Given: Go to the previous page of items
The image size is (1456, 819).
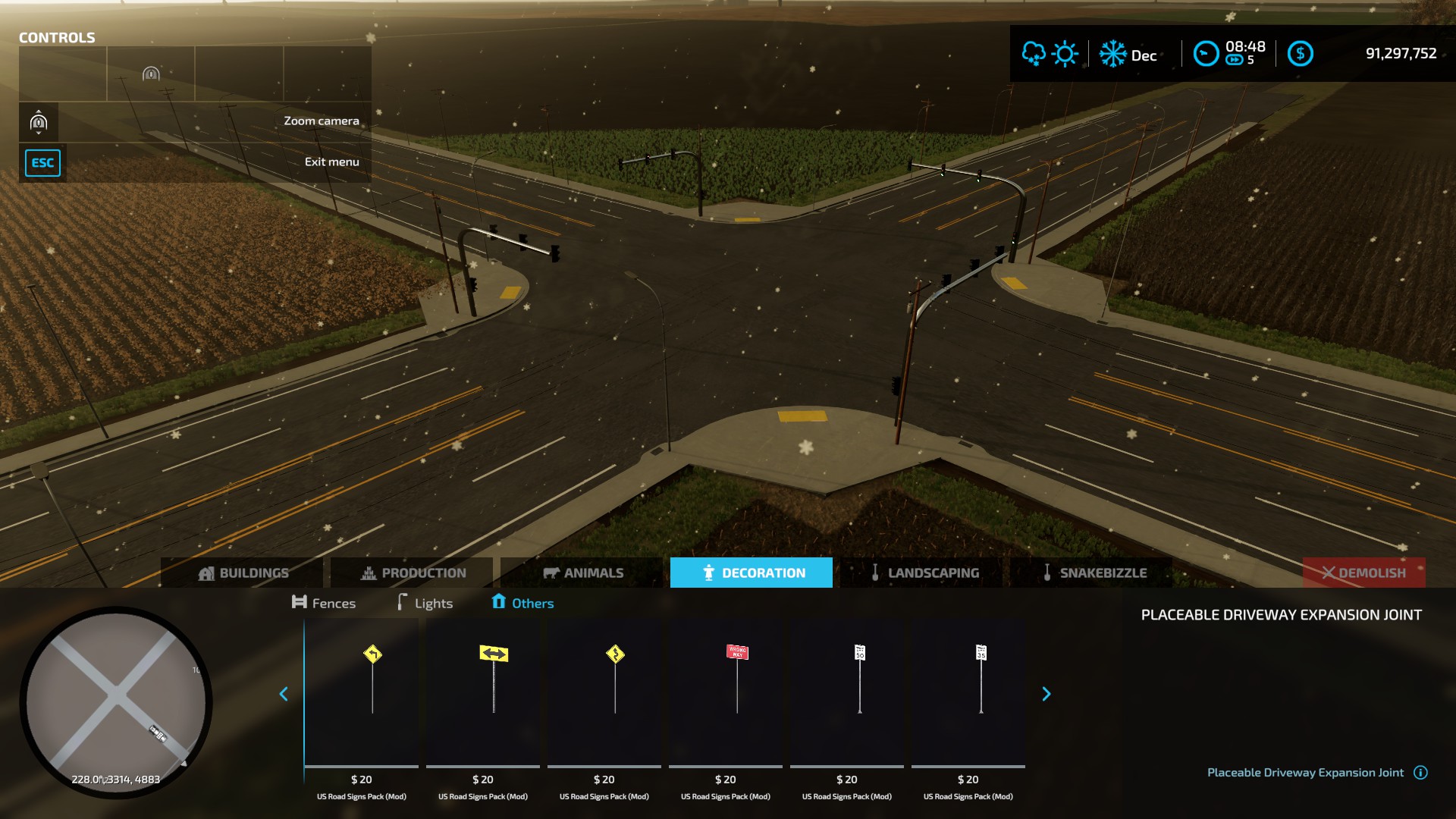Looking at the screenshot, I should click(x=284, y=694).
